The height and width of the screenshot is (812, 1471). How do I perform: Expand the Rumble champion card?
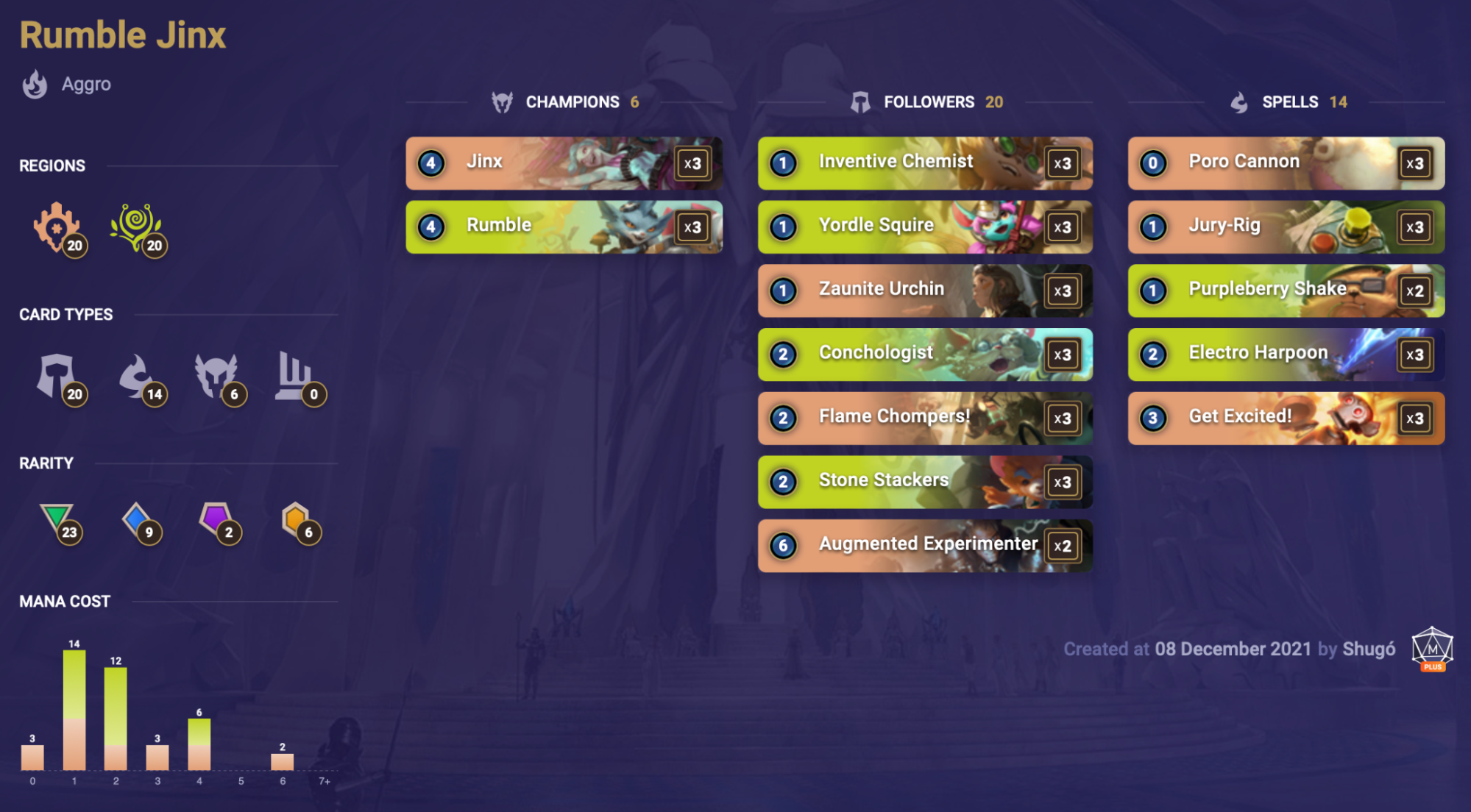click(x=563, y=227)
